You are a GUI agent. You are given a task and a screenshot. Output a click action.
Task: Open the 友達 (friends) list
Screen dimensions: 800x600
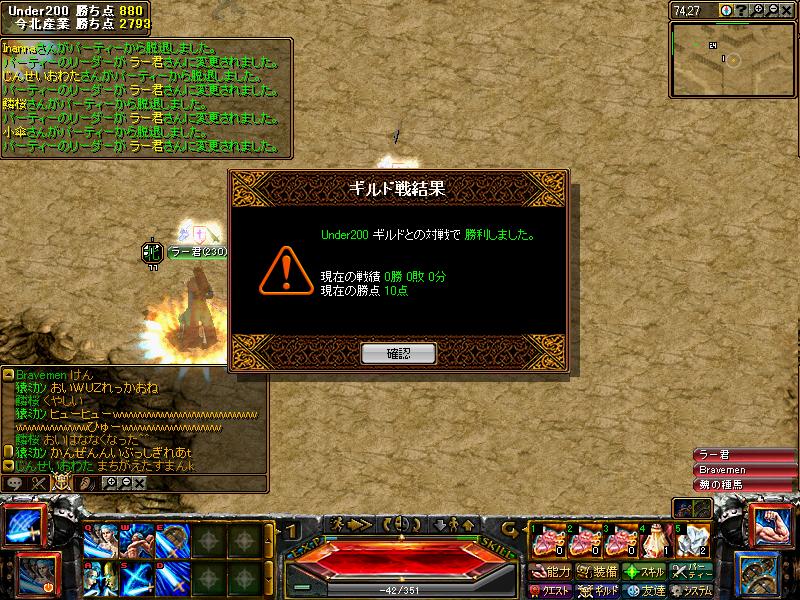(x=645, y=591)
